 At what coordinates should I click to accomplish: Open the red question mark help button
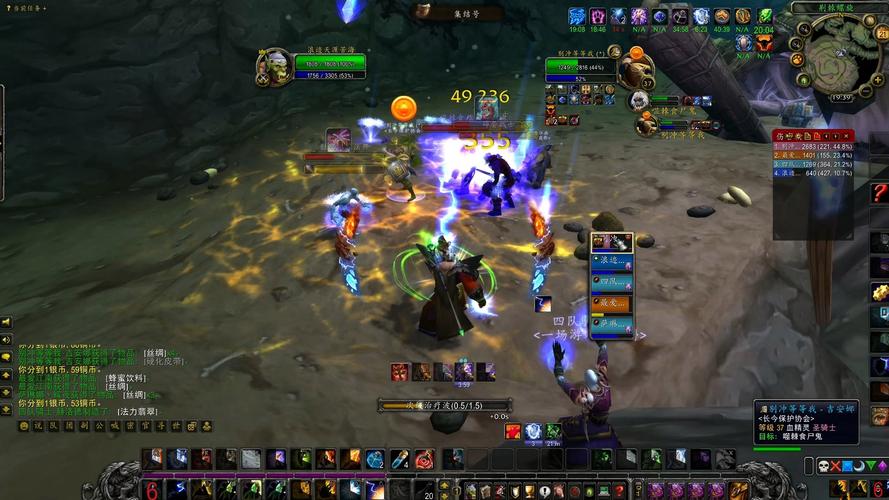pyautogui.click(x=879, y=192)
